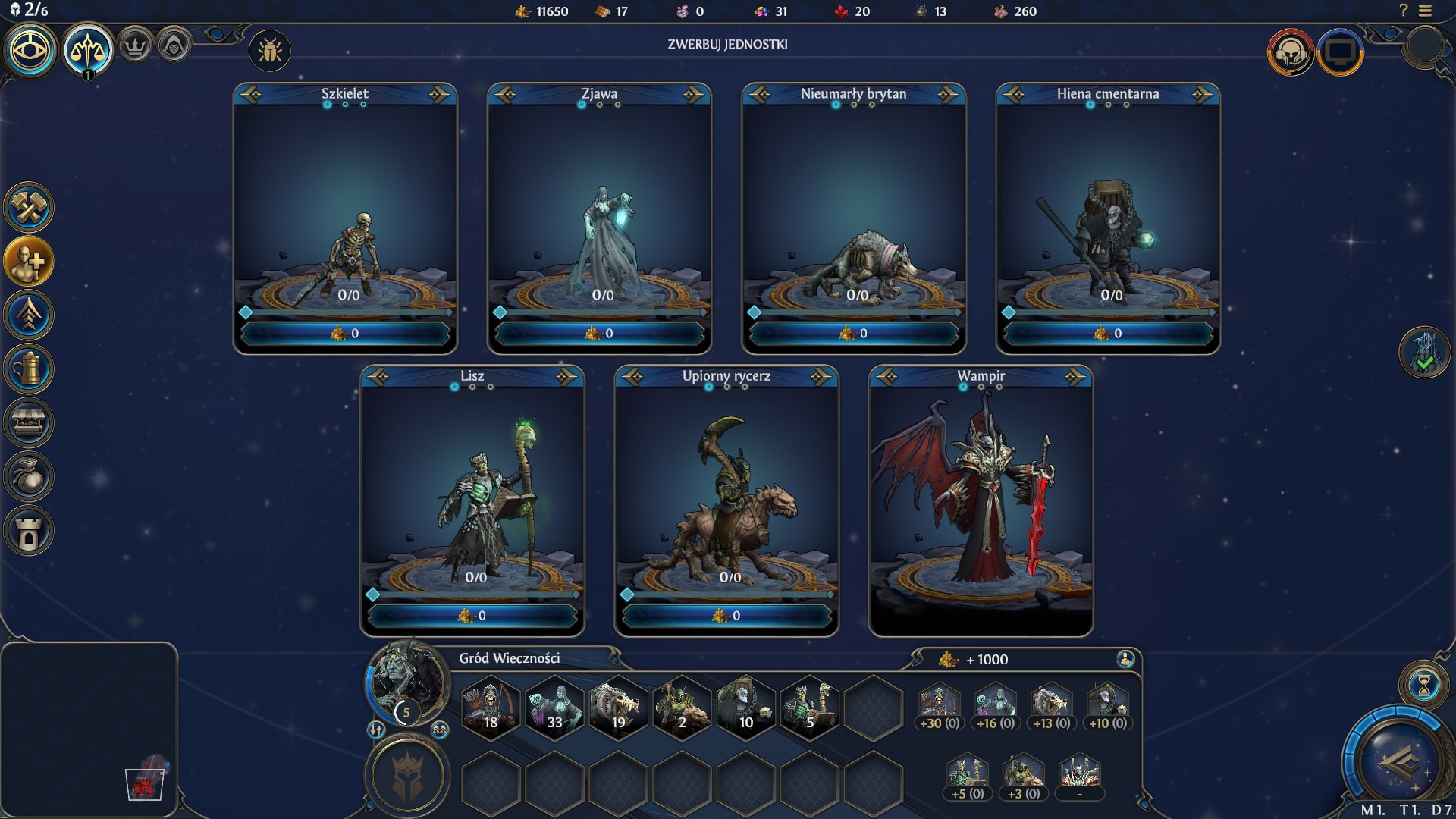This screenshot has width=1456, height=819.
Task: Buy the +30 skeleton reinforcement
Action: [x=940, y=708]
